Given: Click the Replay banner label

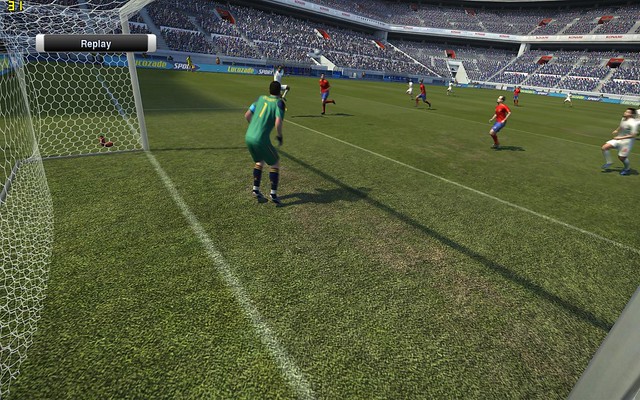Looking at the screenshot, I should click(x=96, y=43).
